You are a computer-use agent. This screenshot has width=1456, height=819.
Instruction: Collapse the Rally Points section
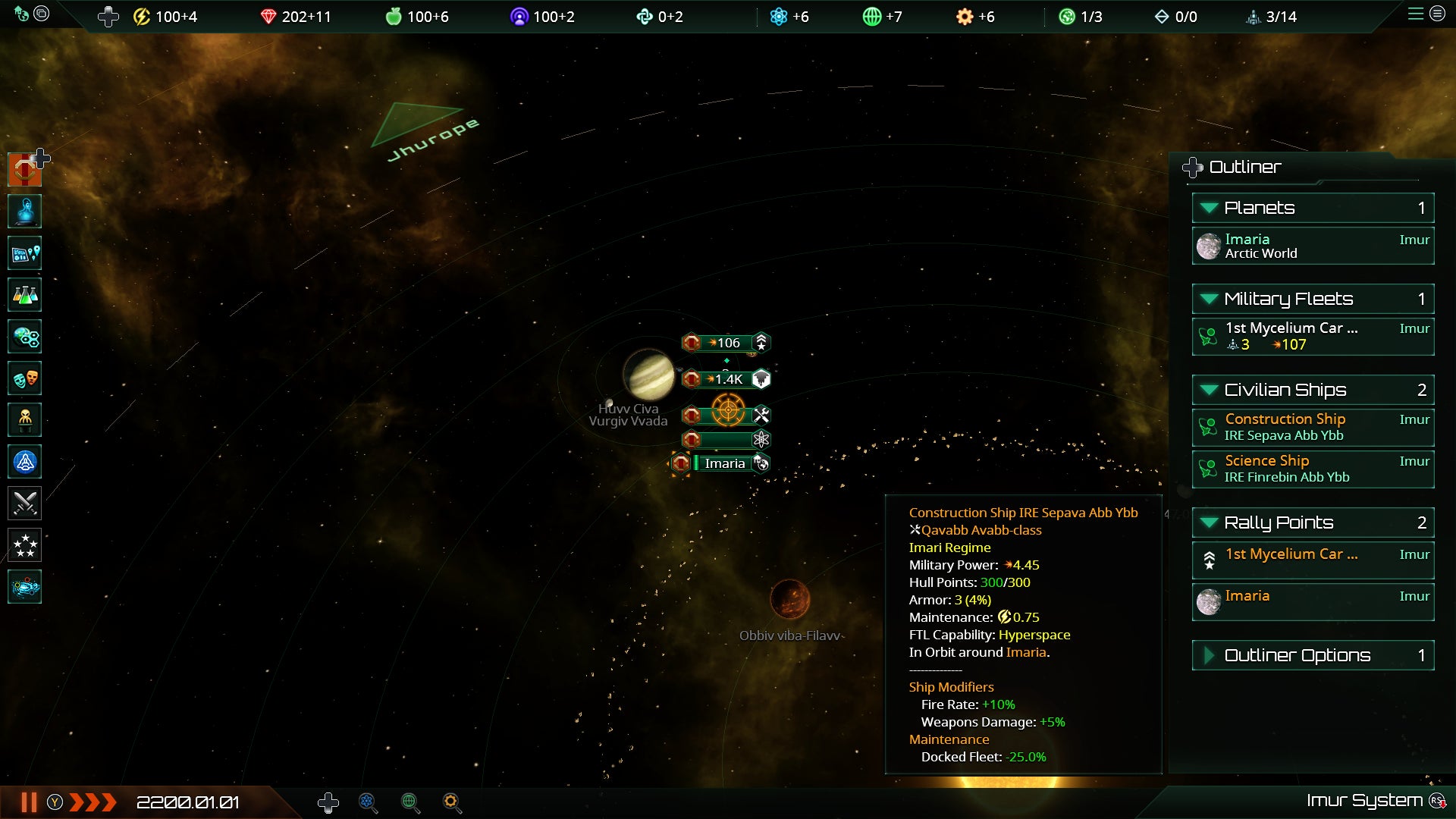click(1209, 522)
